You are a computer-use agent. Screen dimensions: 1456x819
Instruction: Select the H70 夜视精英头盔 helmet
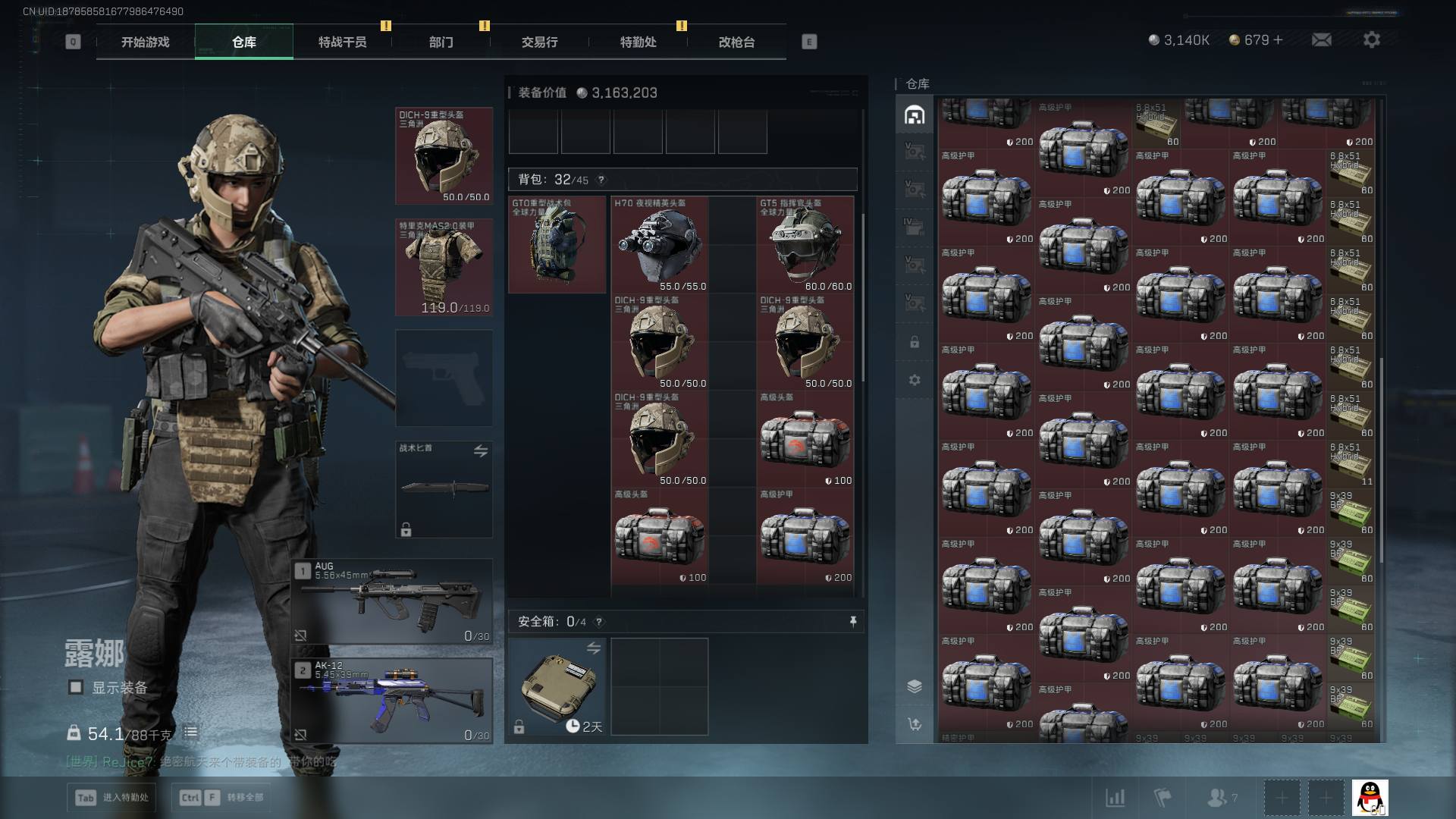pyautogui.click(x=660, y=245)
